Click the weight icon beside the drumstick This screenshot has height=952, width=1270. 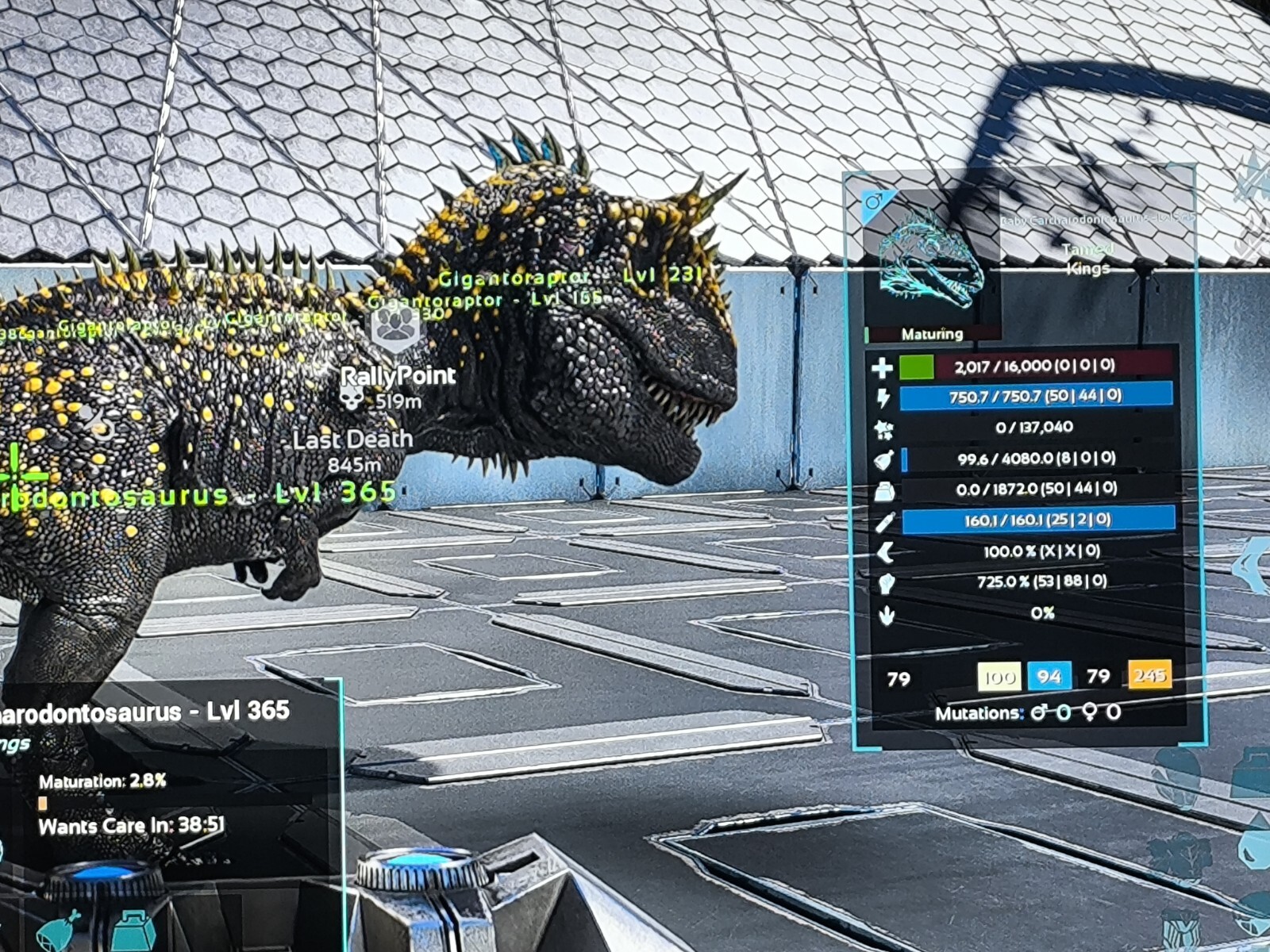[x=132, y=930]
